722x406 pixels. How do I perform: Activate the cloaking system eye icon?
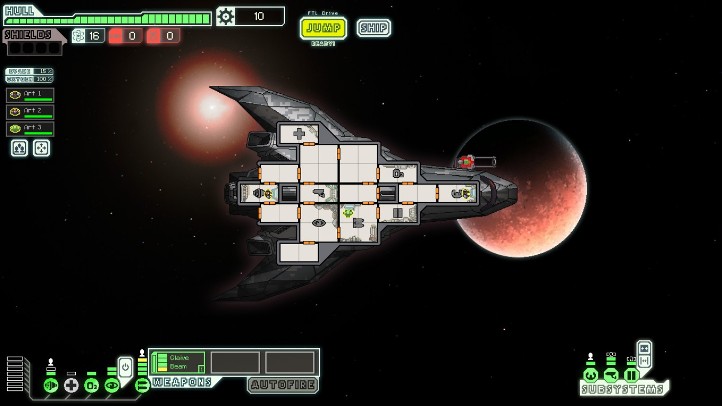point(111,385)
